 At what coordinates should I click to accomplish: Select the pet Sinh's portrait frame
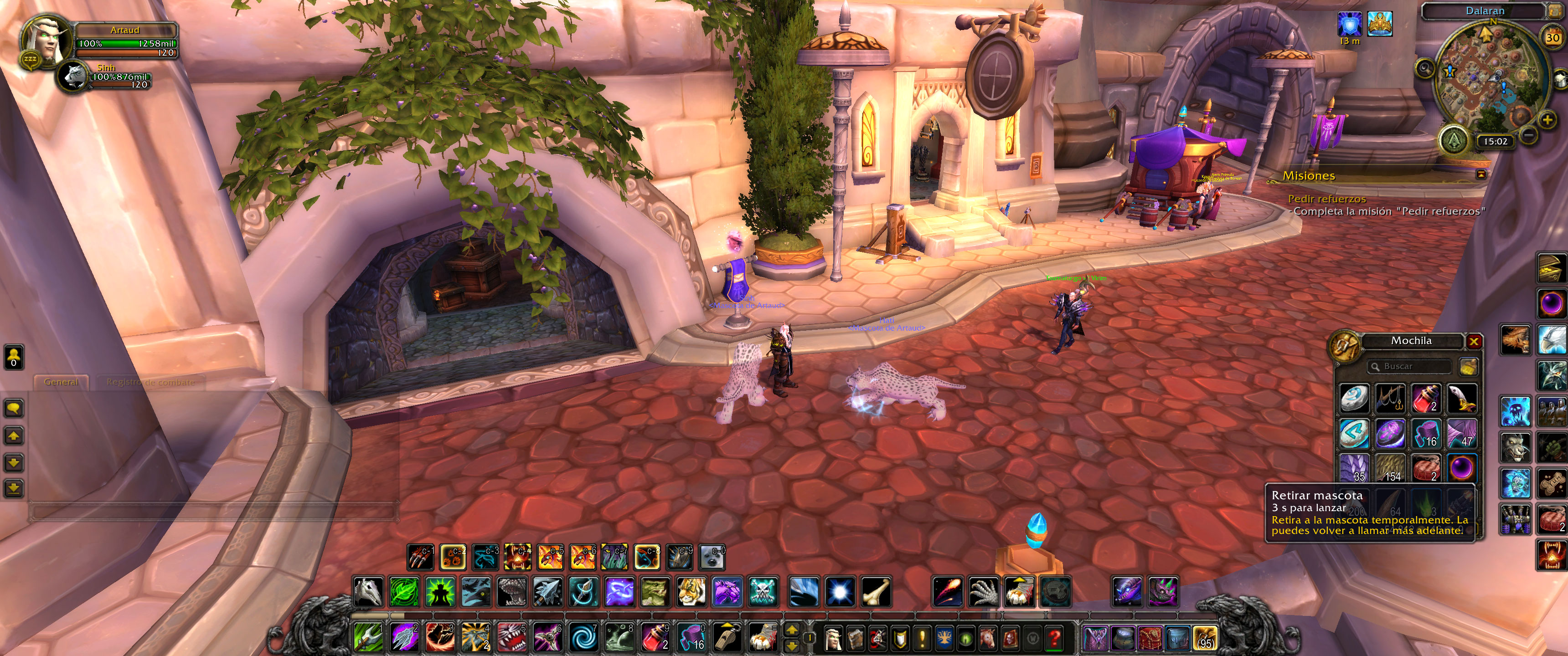[75, 77]
